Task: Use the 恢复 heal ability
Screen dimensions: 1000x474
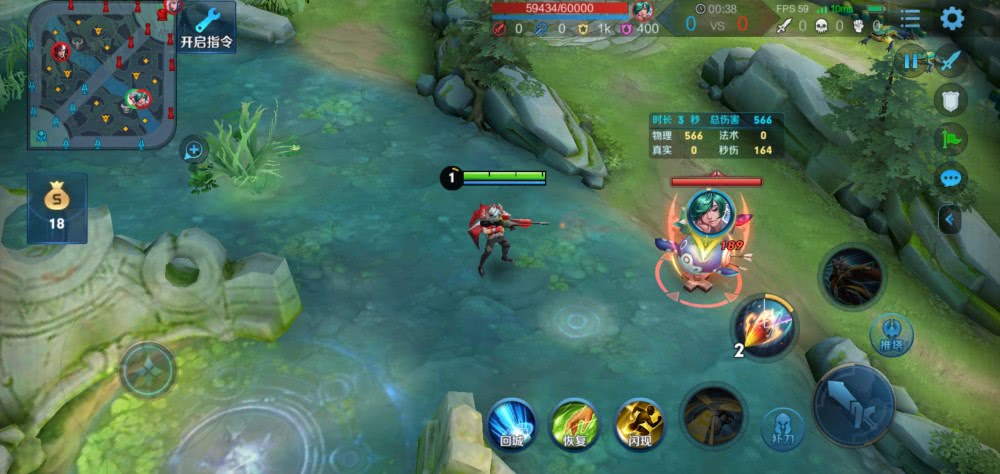Action: click(575, 421)
